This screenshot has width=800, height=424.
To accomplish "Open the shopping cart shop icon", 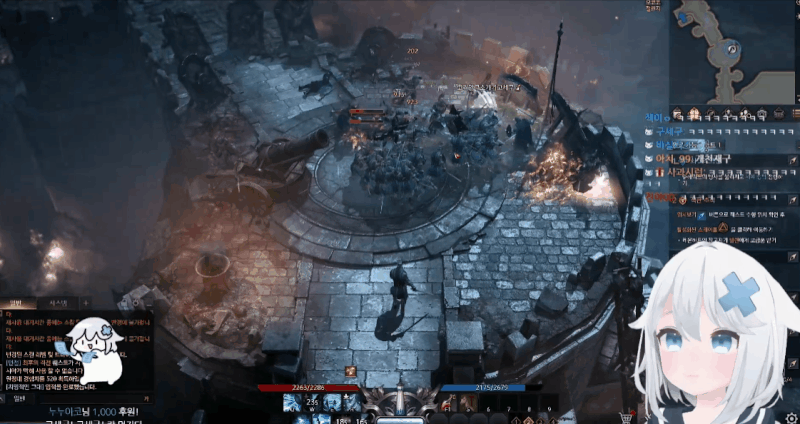I will 627,417.
